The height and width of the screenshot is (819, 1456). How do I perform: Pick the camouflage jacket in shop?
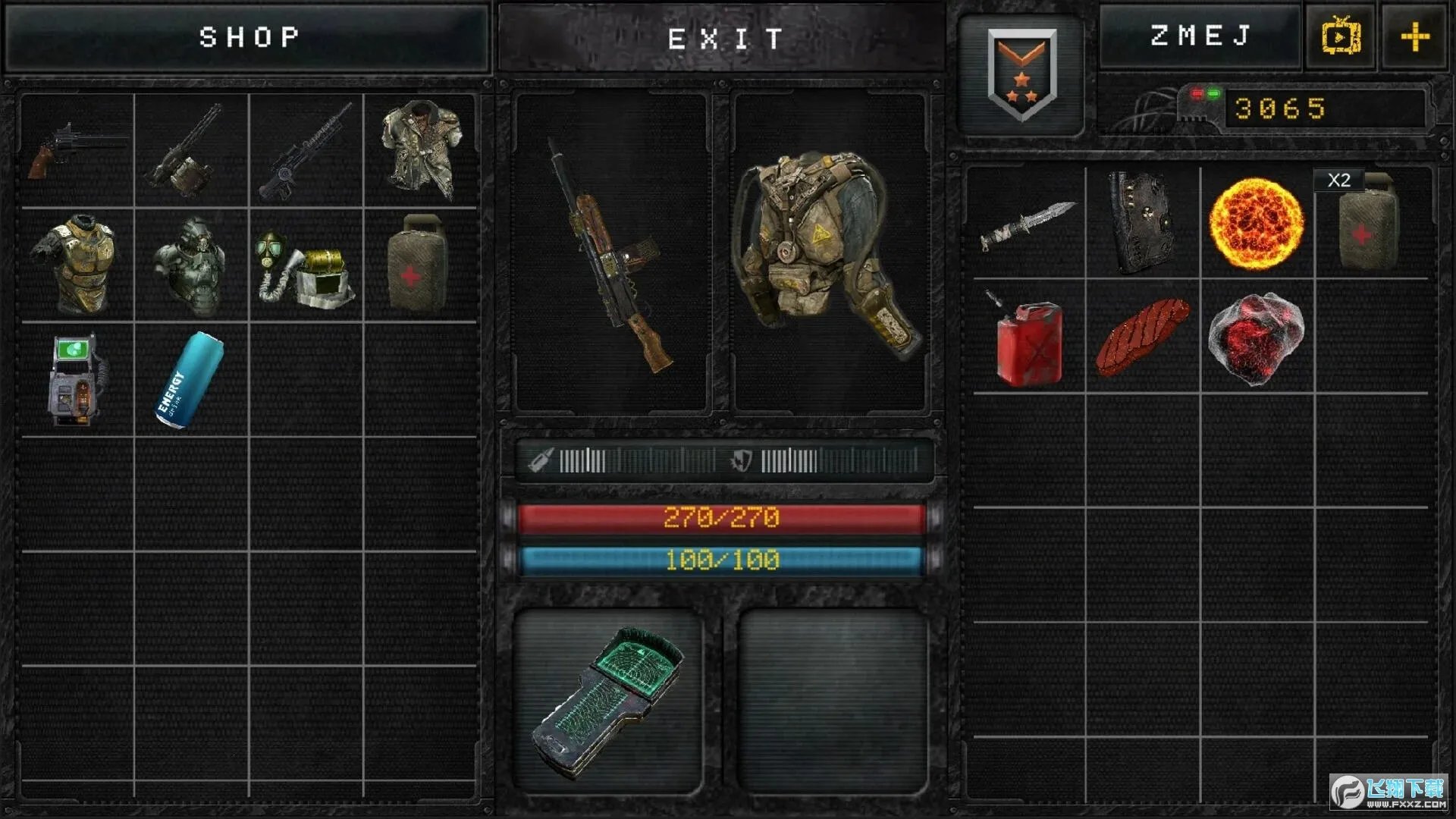421,151
